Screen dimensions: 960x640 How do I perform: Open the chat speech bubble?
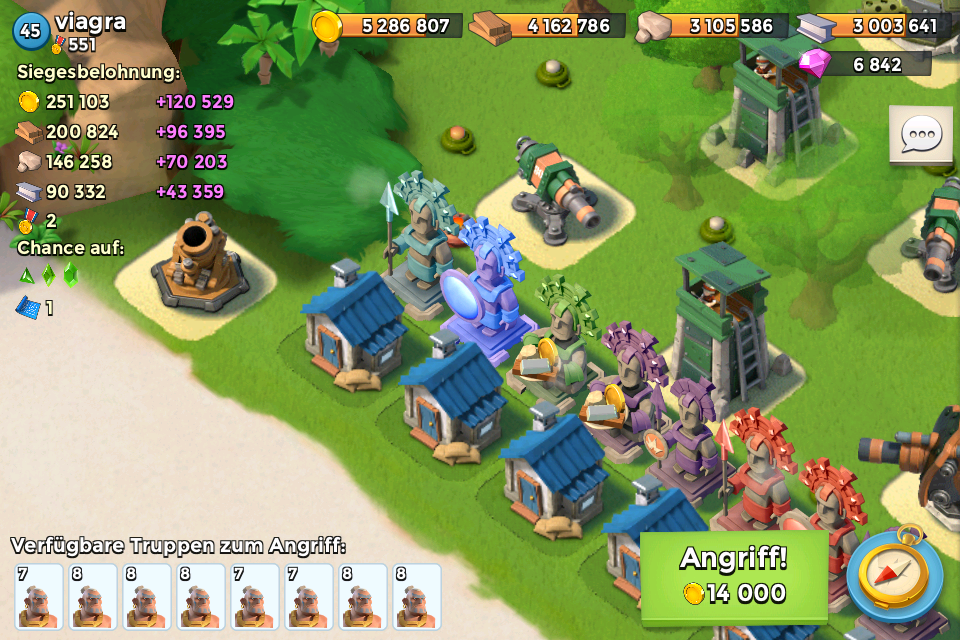920,135
